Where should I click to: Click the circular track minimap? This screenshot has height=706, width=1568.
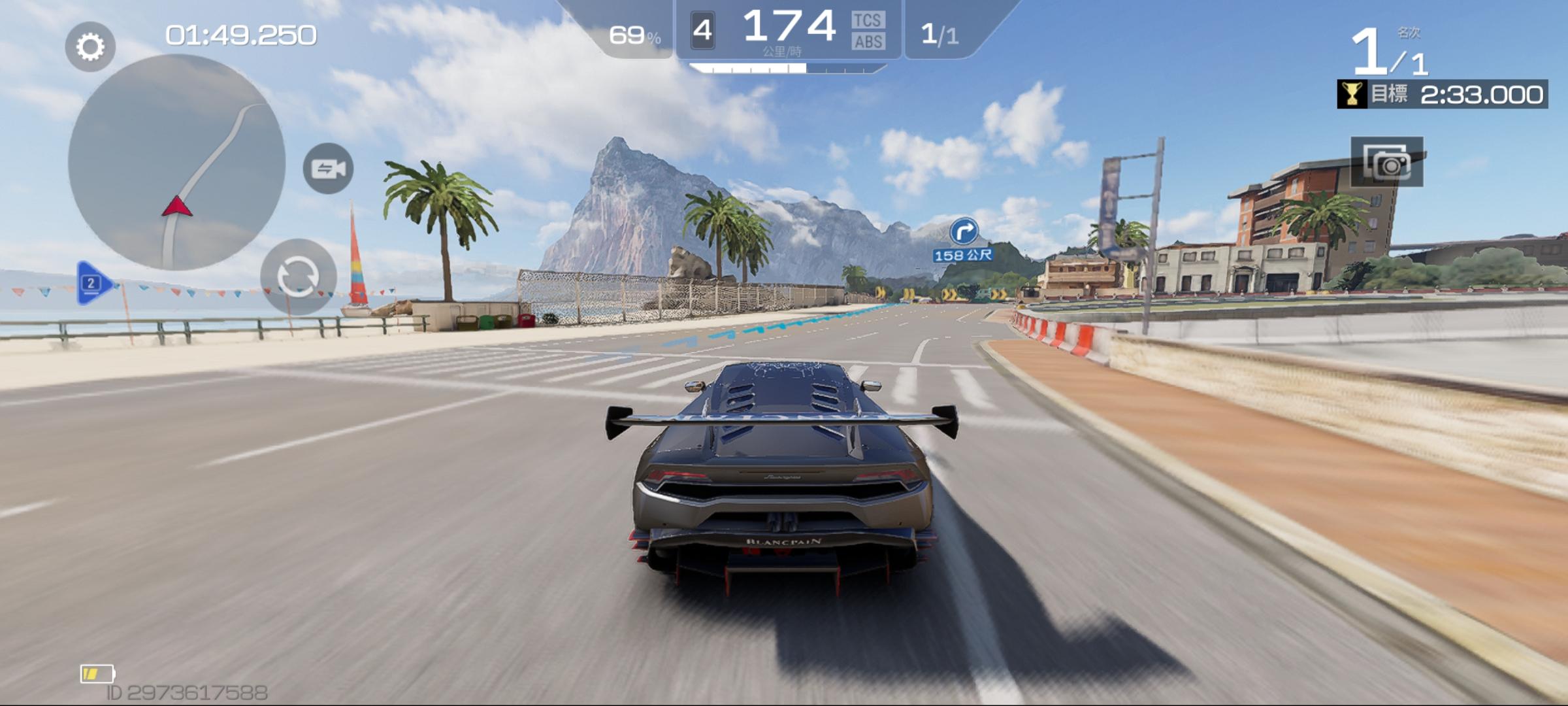[x=176, y=162]
